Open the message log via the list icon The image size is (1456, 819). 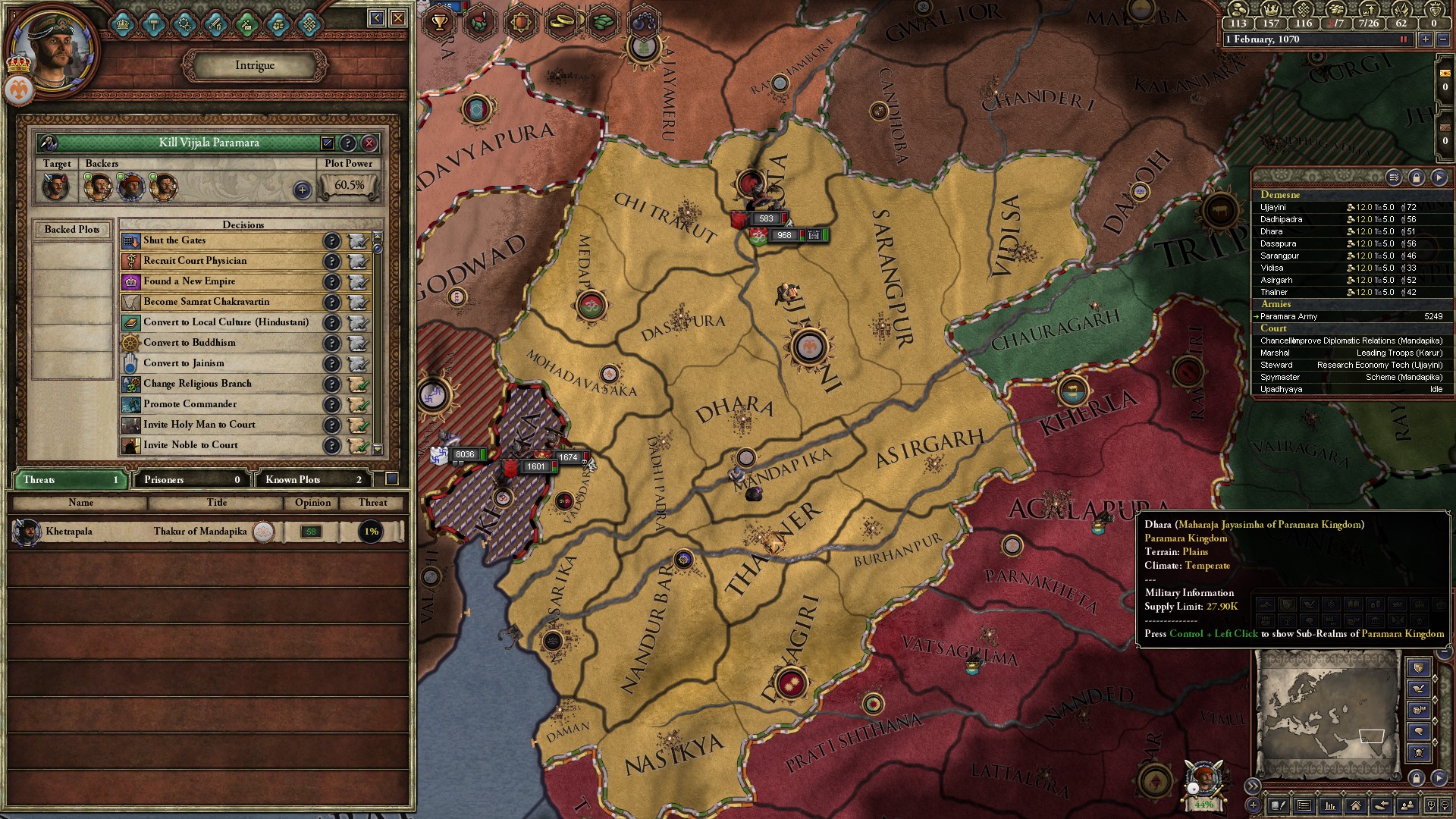(x=1304, y=806)
